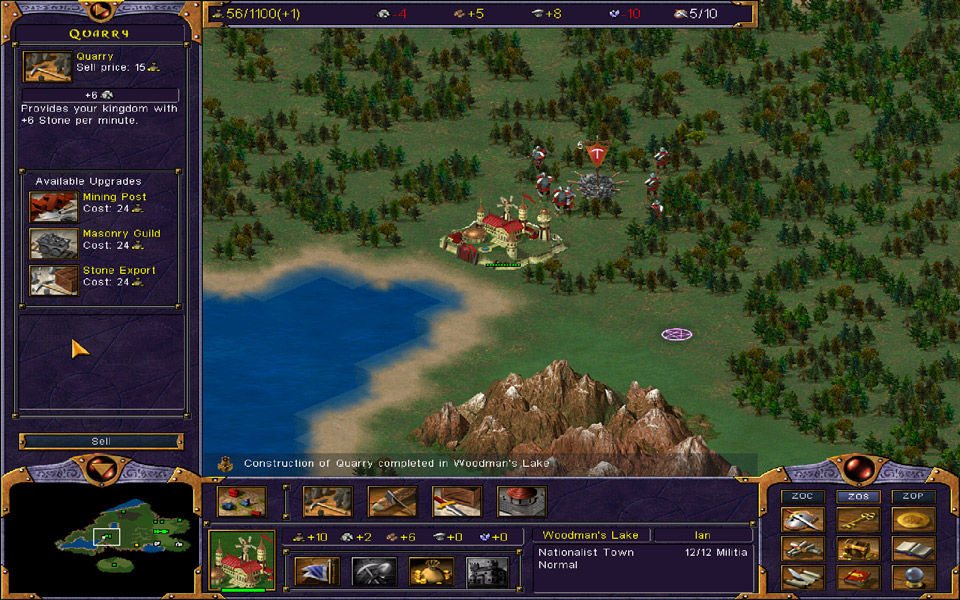Click the gold sack town action icon

pos(431,572)
